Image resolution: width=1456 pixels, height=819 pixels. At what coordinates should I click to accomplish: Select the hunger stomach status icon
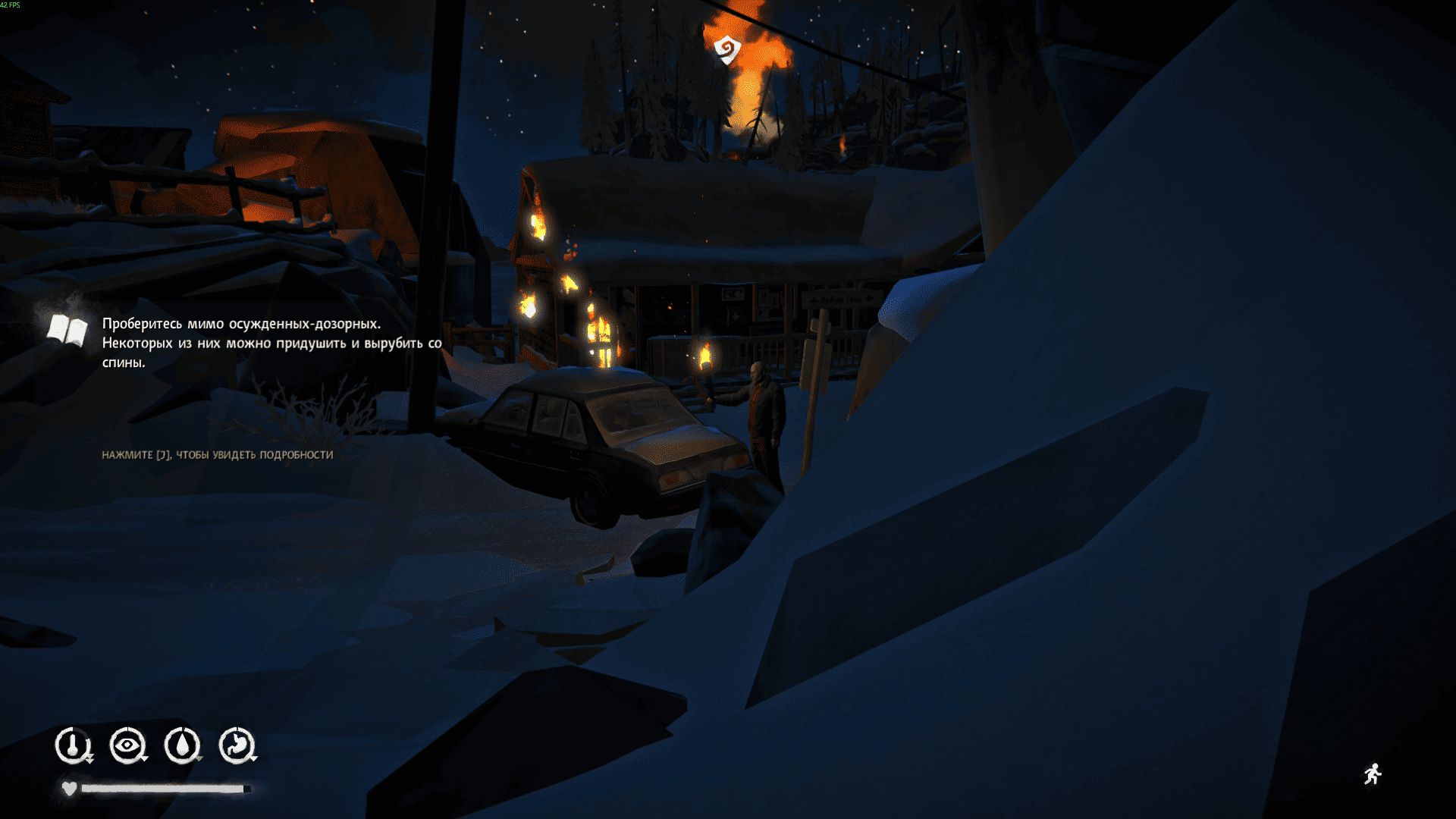click(237, 745)
